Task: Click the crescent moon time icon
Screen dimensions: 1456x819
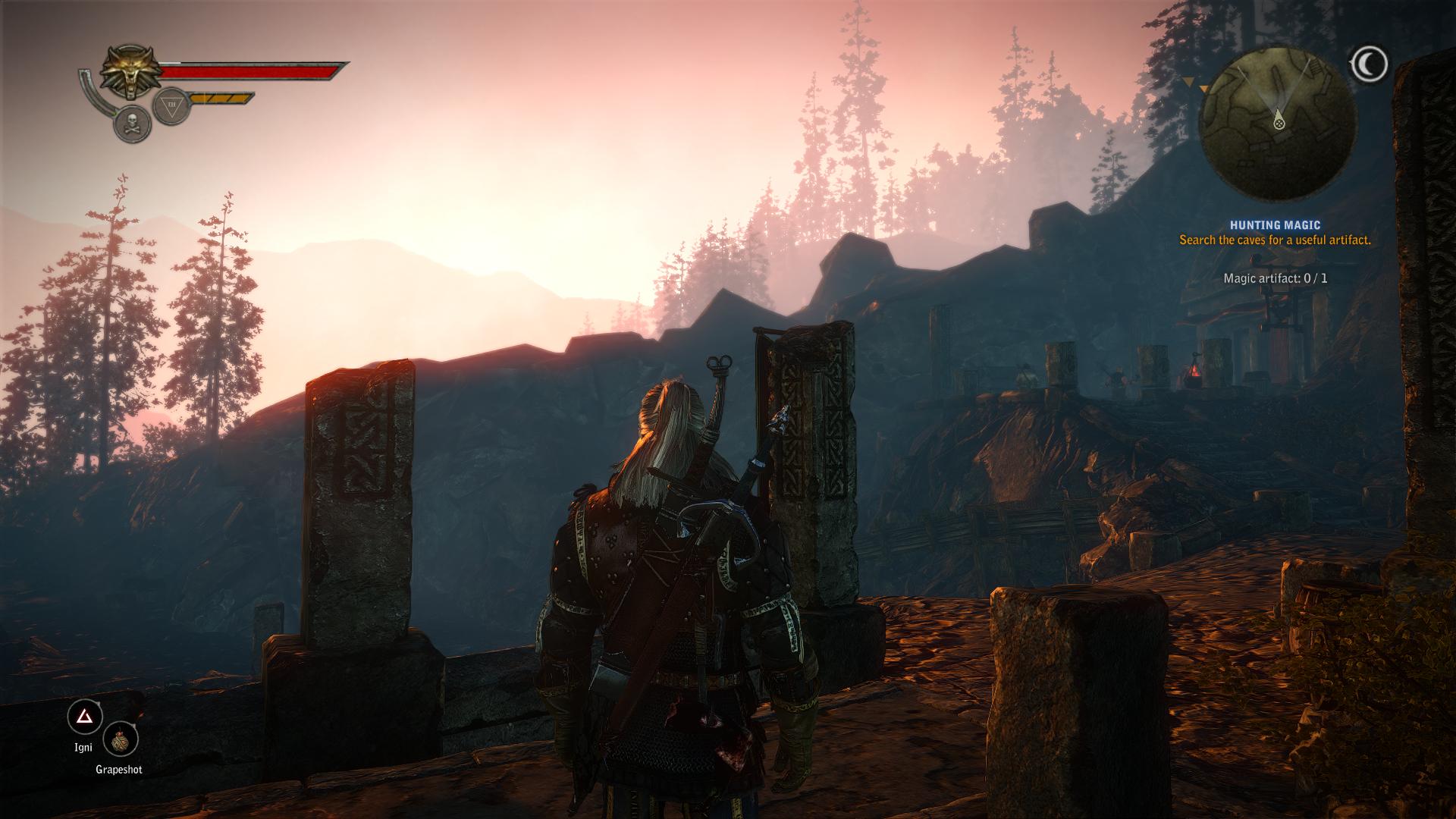Action: 1369,64
